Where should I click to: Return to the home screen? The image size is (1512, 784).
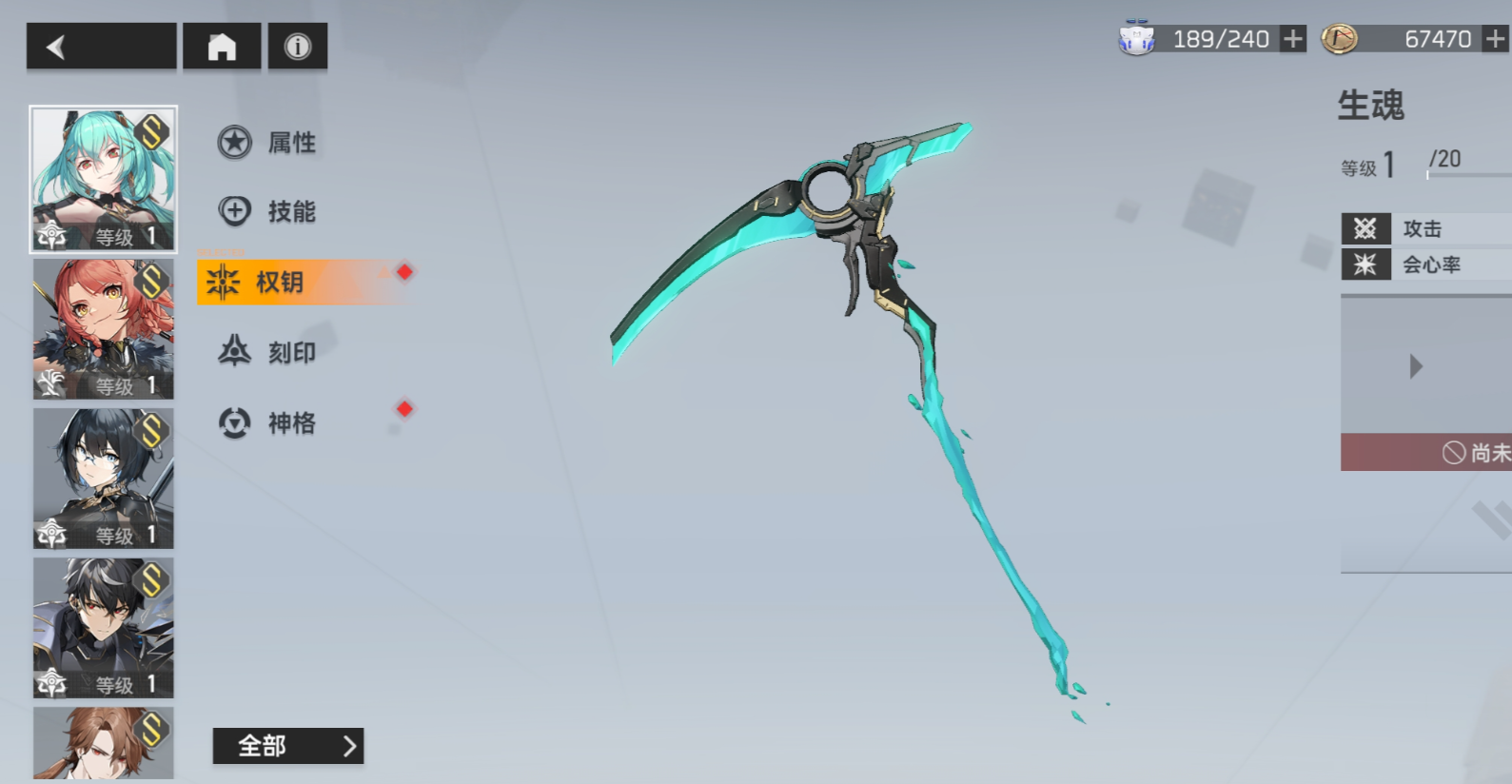point(222,47)
